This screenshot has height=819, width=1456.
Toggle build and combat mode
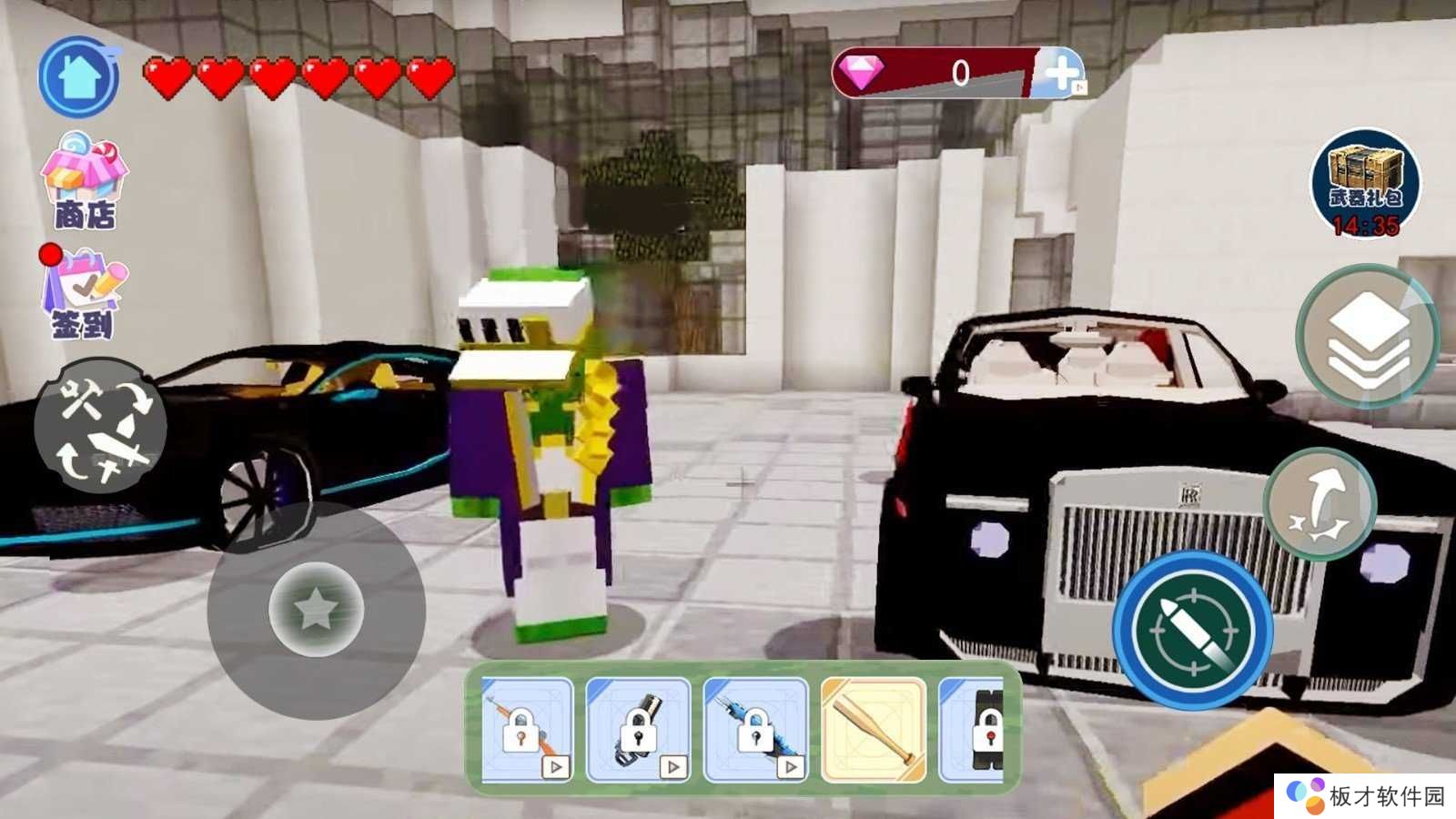pos(100,426)
